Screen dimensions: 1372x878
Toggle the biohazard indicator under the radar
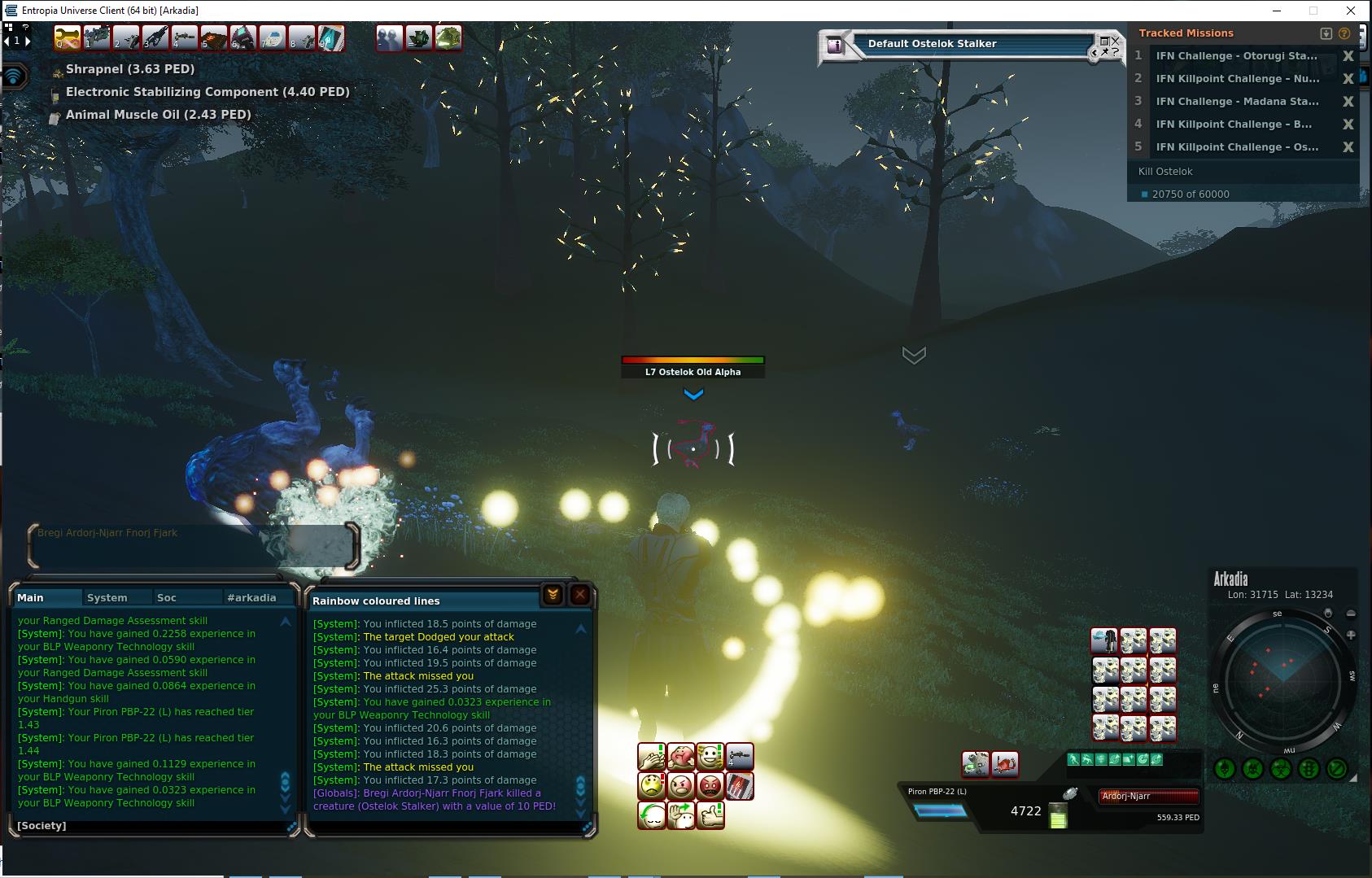click(x=1280, y=768)
